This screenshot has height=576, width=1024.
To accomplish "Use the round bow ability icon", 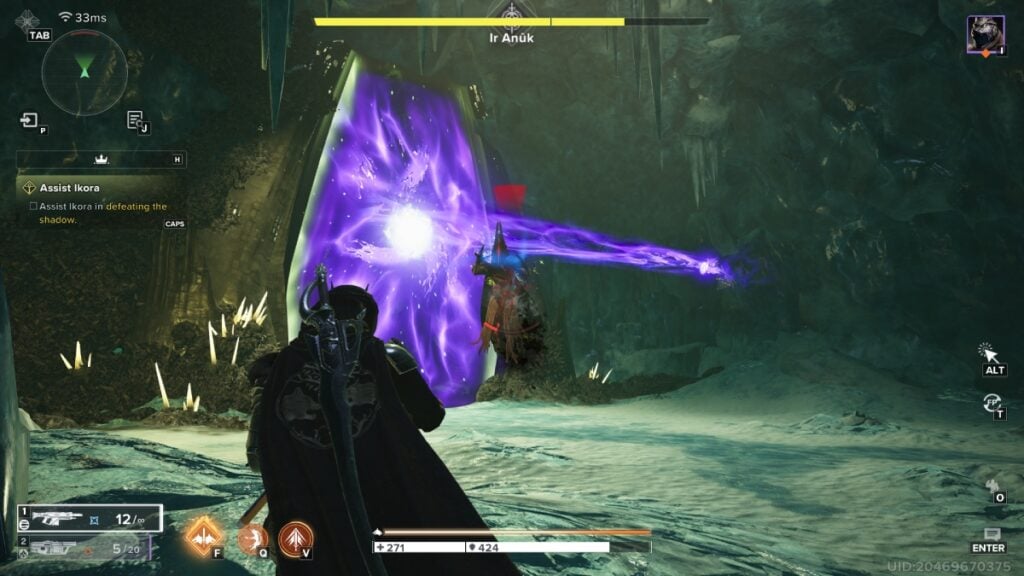I will coord(251,538).
